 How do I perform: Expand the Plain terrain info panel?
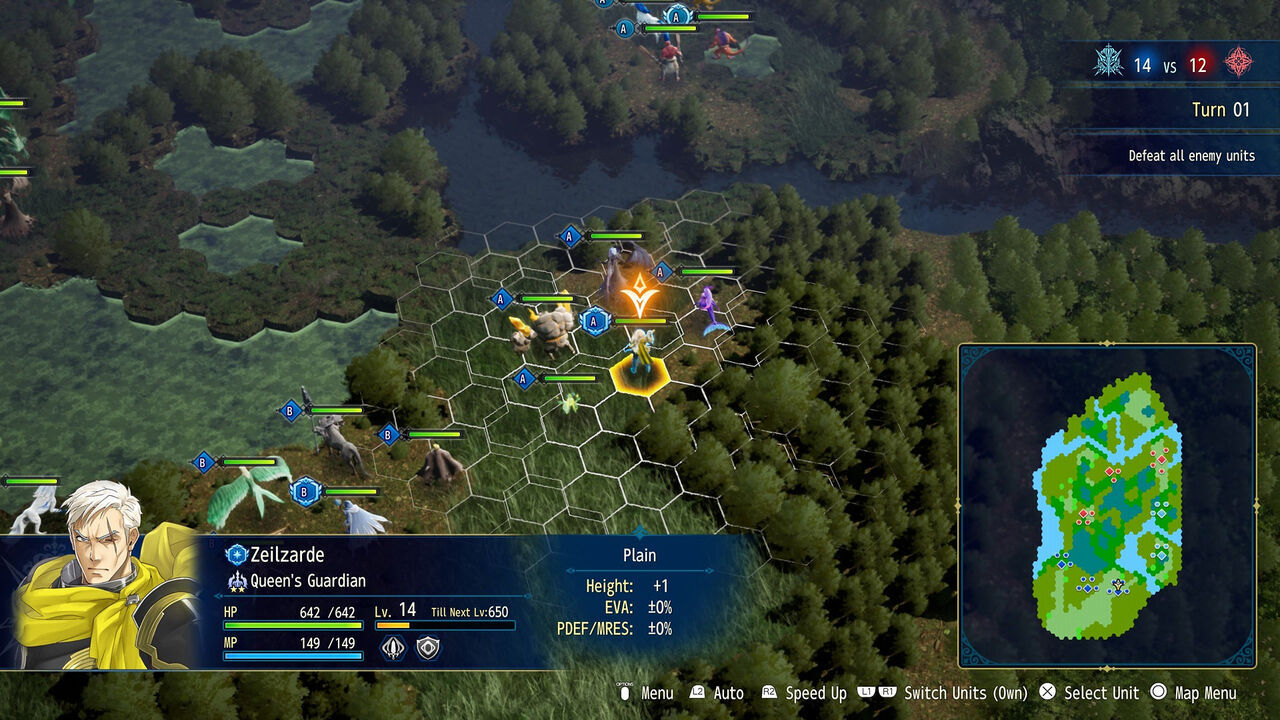[637, 556]
